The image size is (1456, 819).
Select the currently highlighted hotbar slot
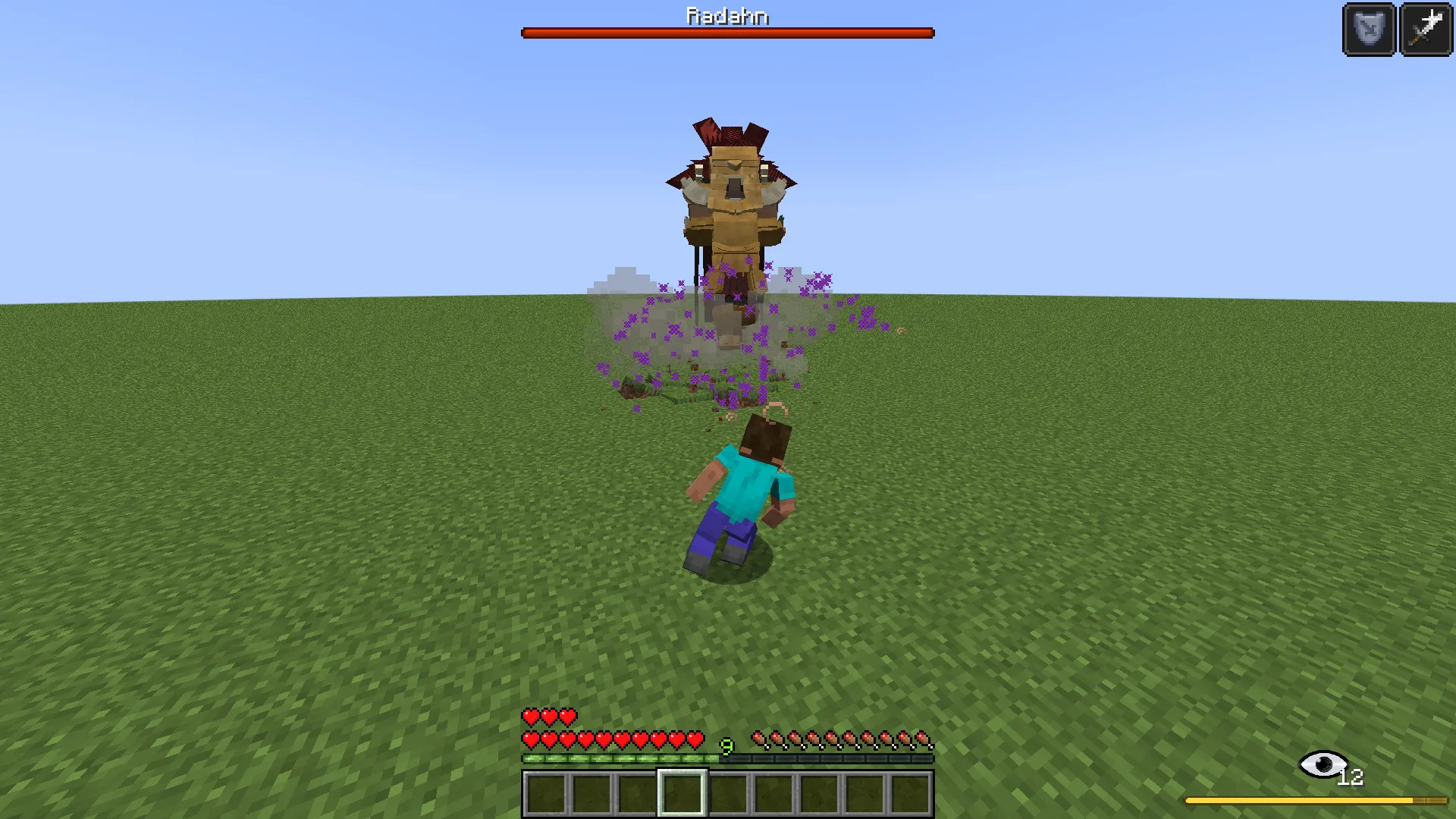pos(683,789)
